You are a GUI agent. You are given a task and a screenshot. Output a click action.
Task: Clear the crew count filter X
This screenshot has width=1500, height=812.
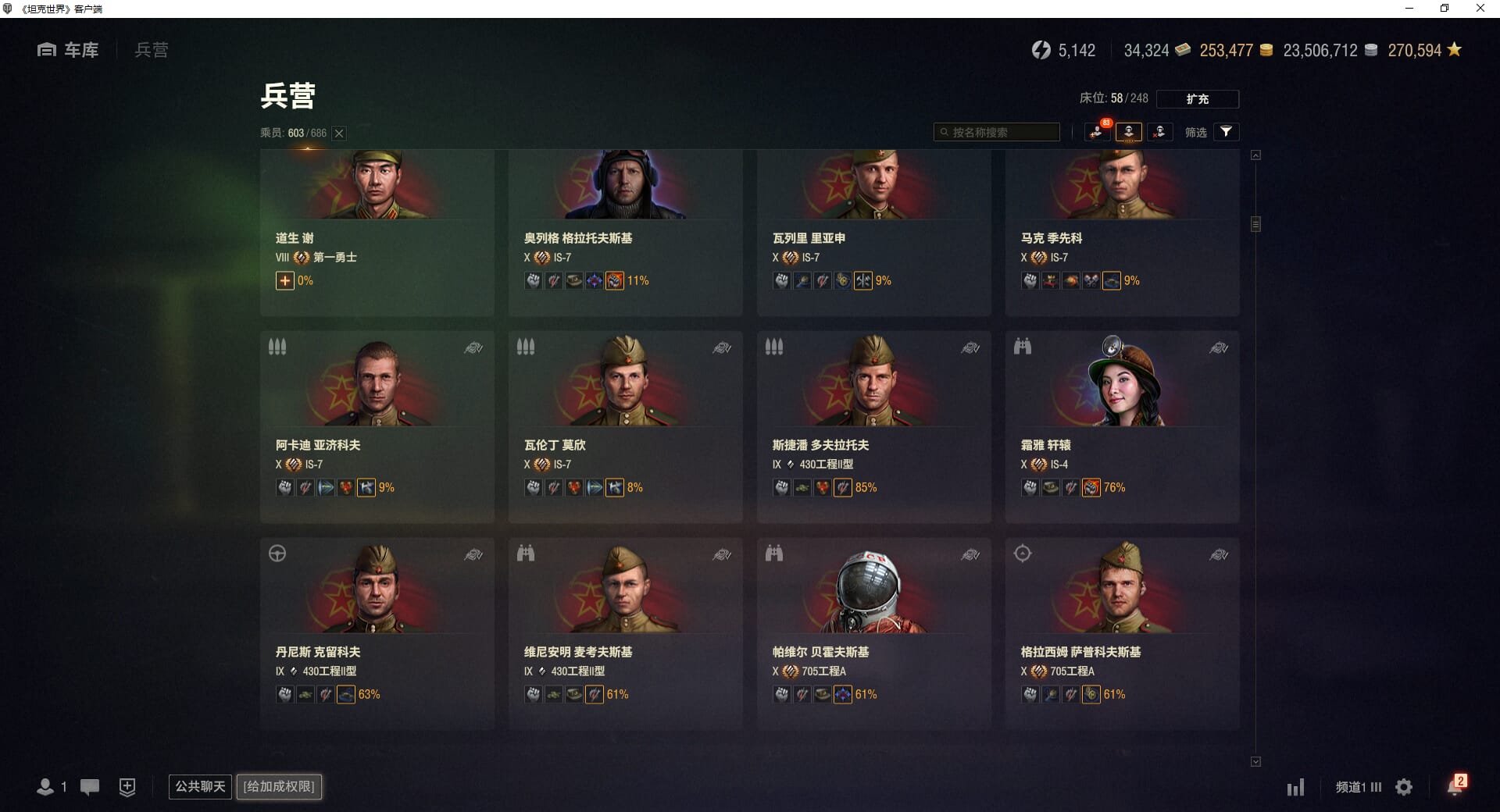[x=339, y=134]
